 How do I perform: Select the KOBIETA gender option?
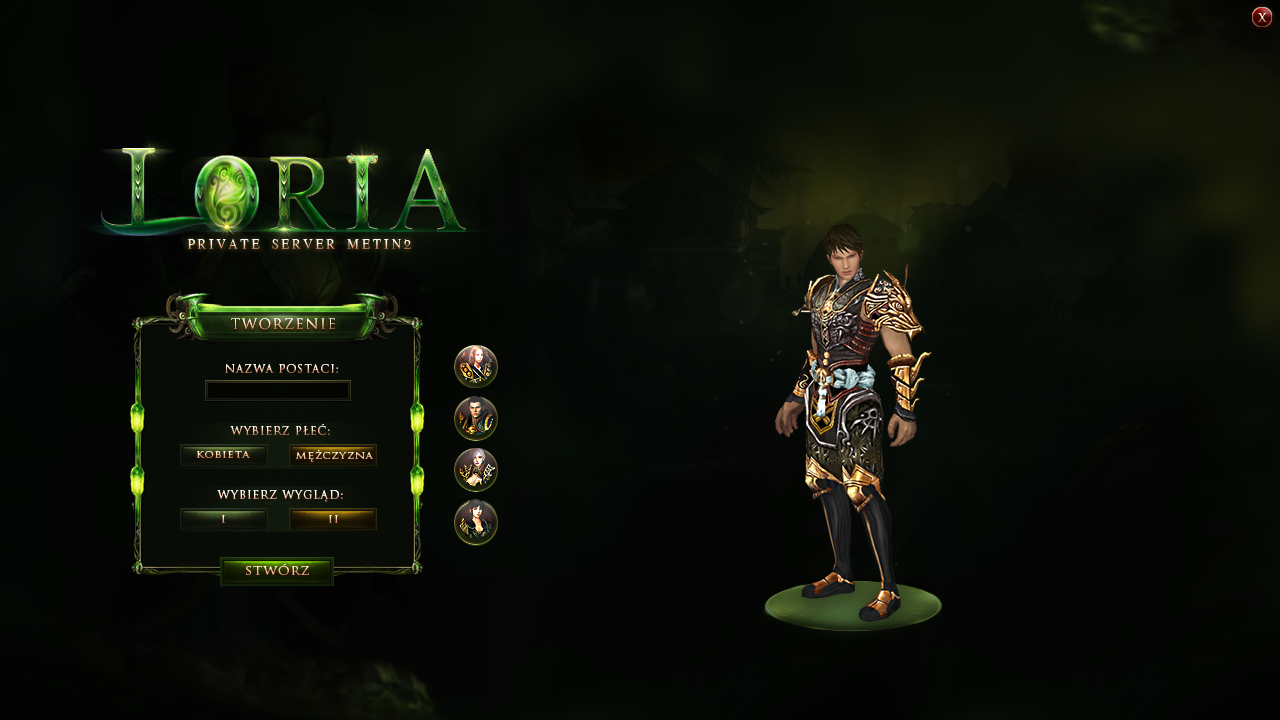223,455
